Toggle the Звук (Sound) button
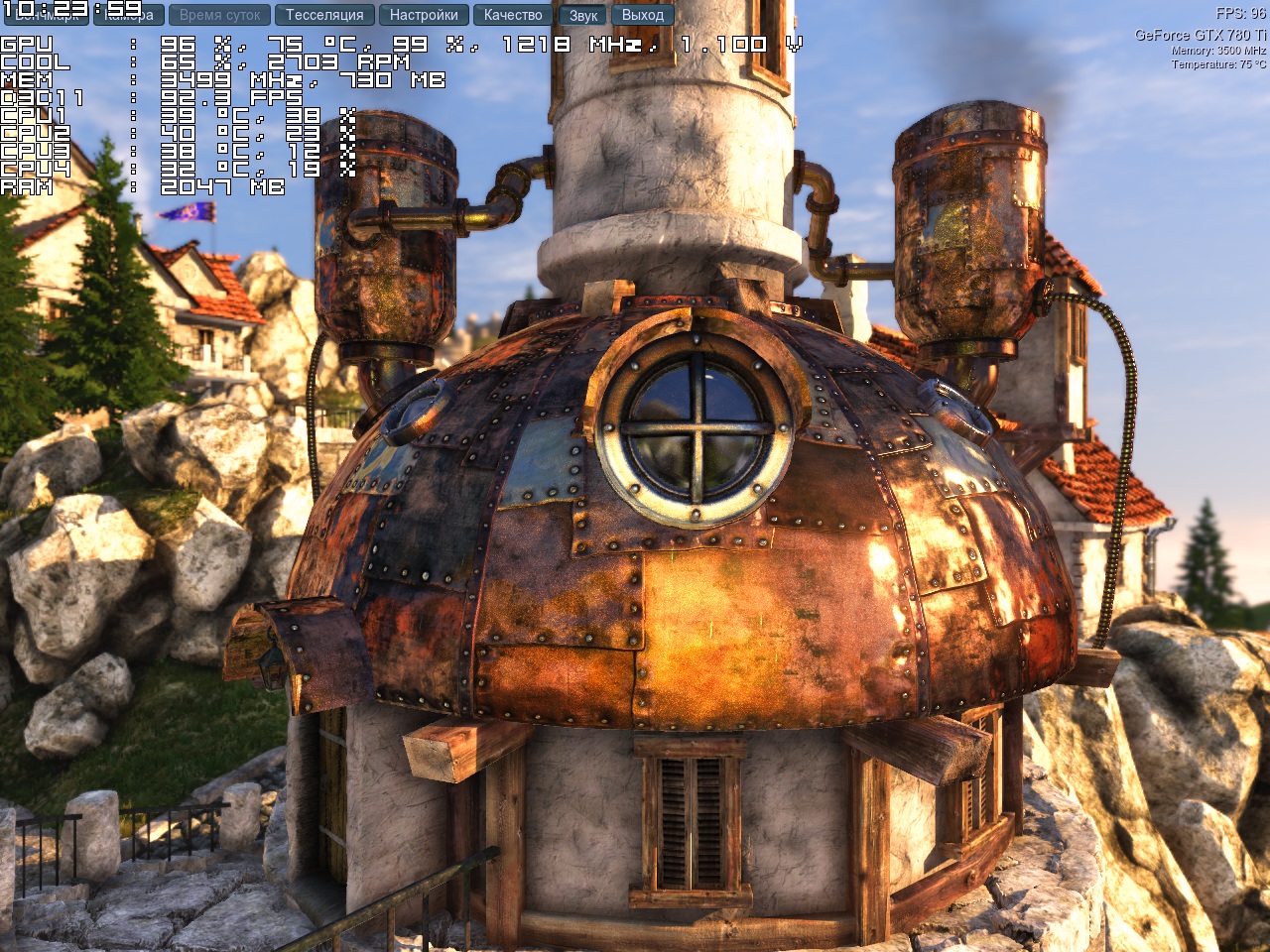Screen dimensions: 1270x952 (583, 15)
